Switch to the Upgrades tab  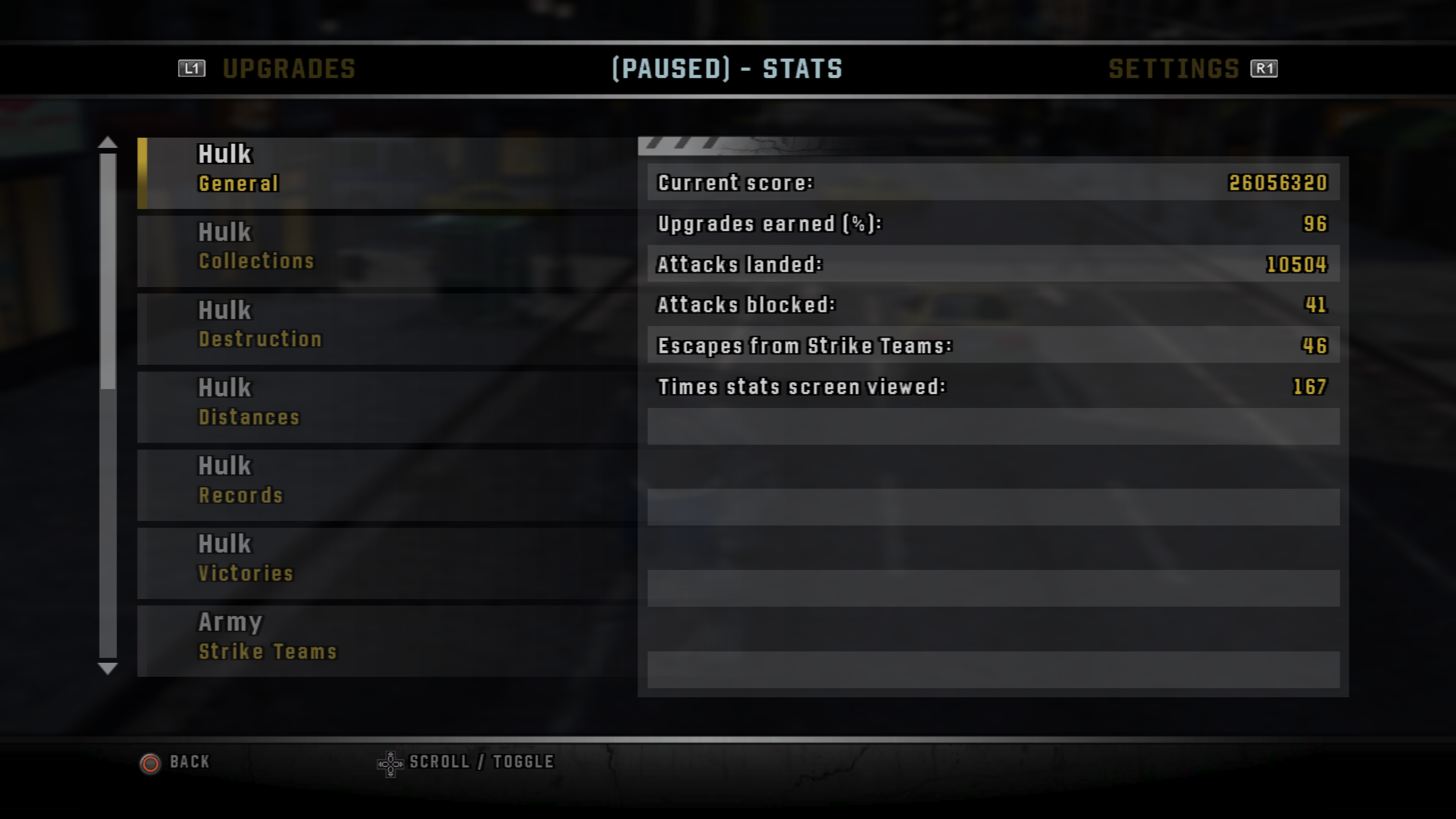click(x=288, y=69)
